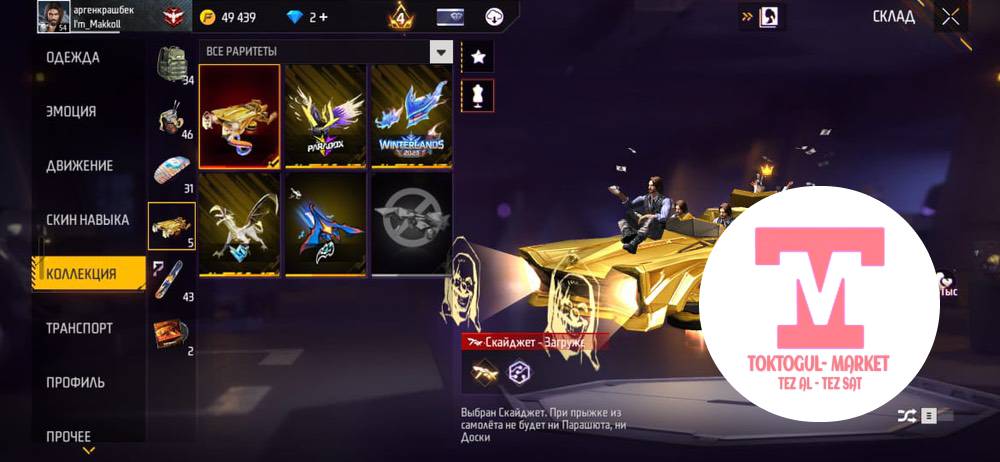Viewport: 1000px width, 462px height.
Task: Select the ДВИЖЕНИЕ menu entry
Action: [79, 165]
